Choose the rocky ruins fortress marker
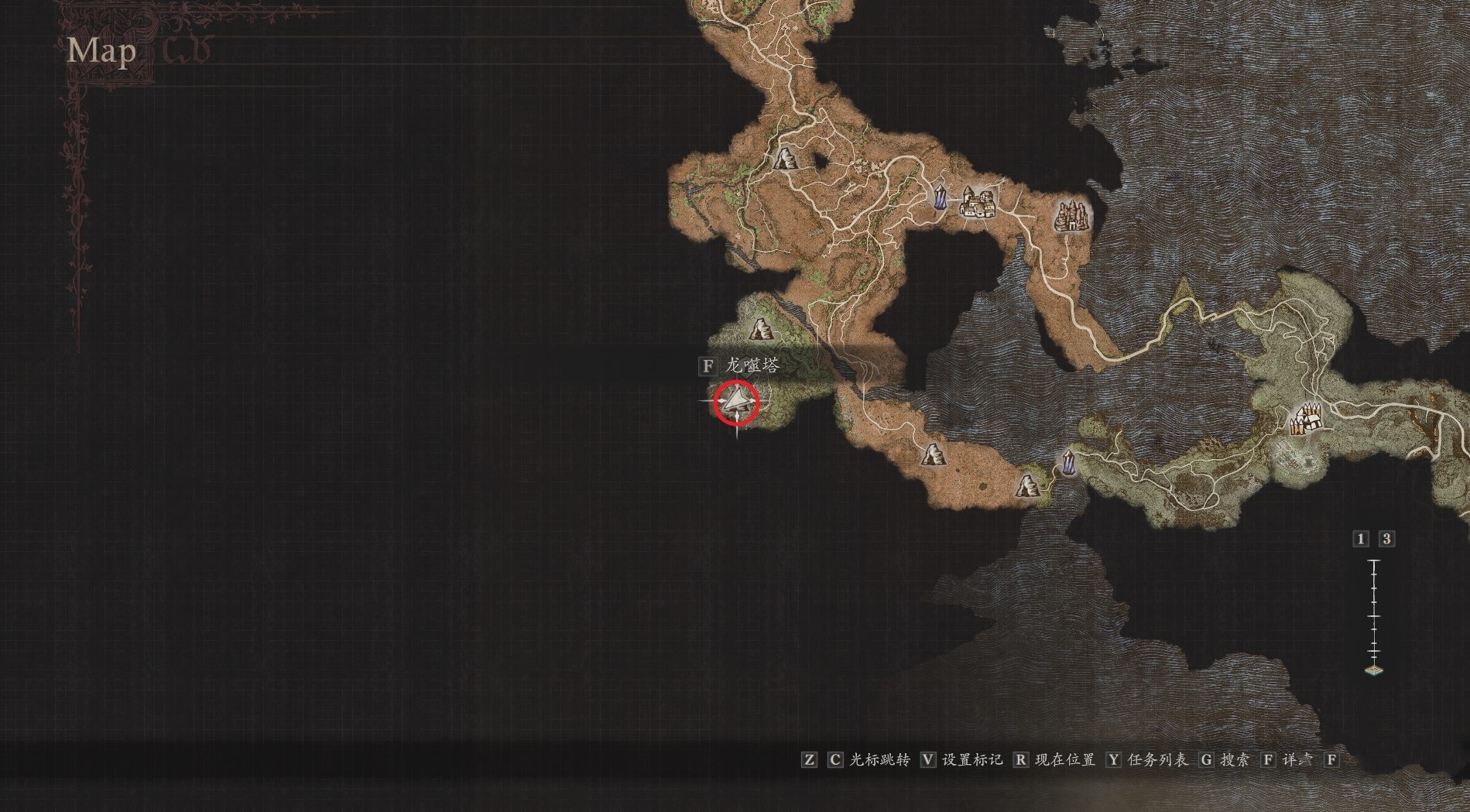 click(x=1072, y=214)
